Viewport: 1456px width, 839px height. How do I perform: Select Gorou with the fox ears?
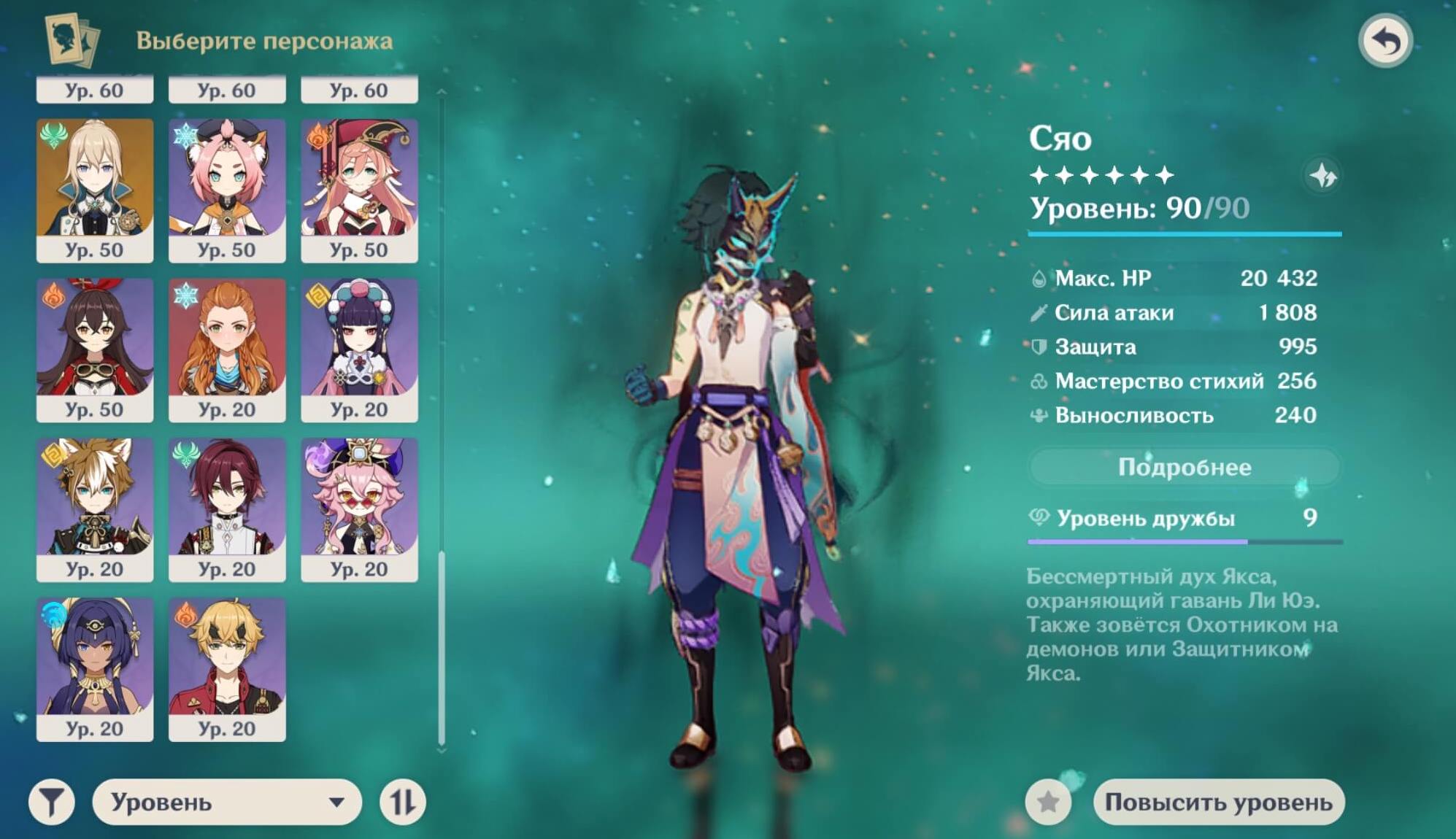click(95, 509)
